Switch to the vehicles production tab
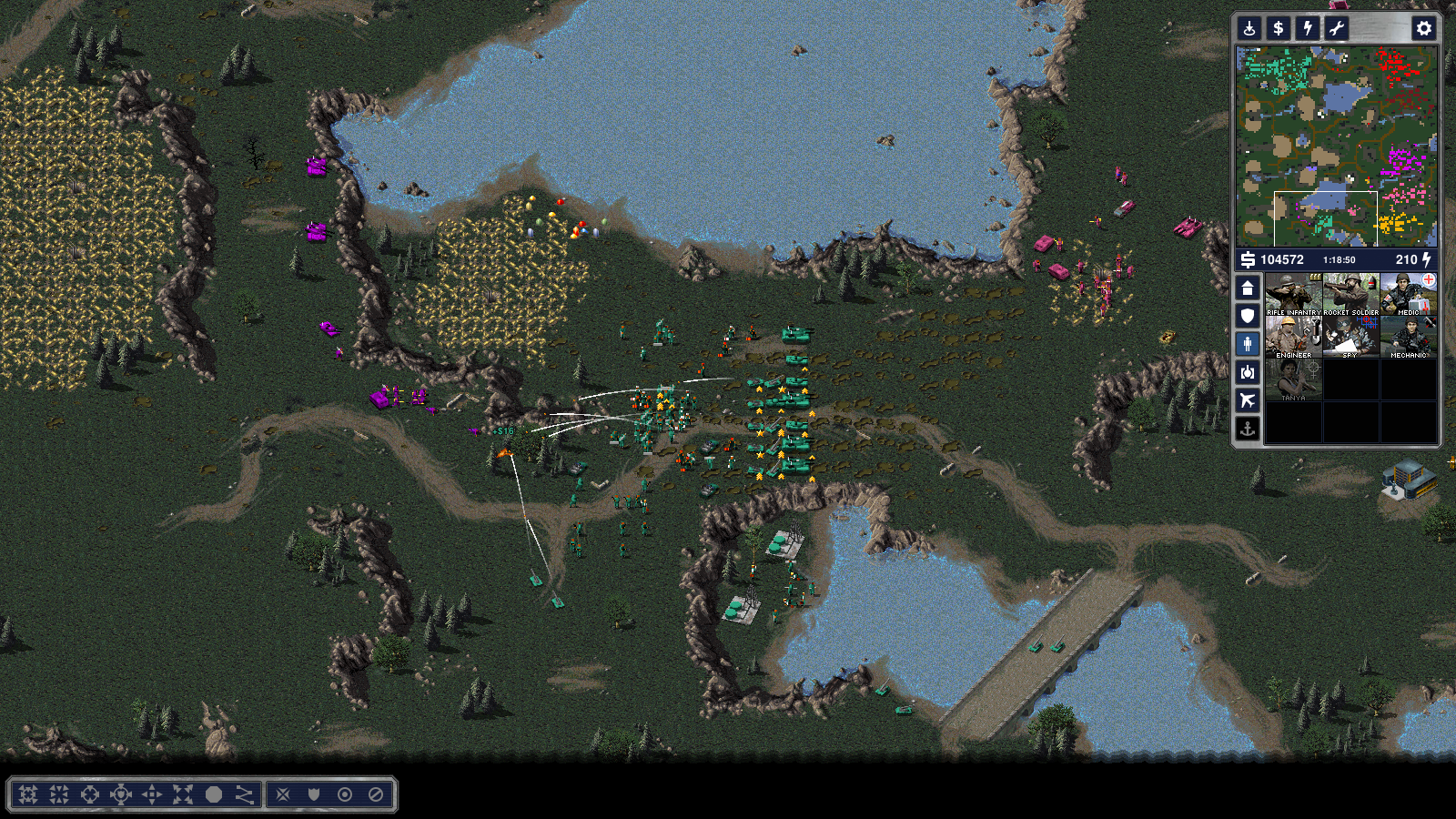 (x=1248, y=372)
